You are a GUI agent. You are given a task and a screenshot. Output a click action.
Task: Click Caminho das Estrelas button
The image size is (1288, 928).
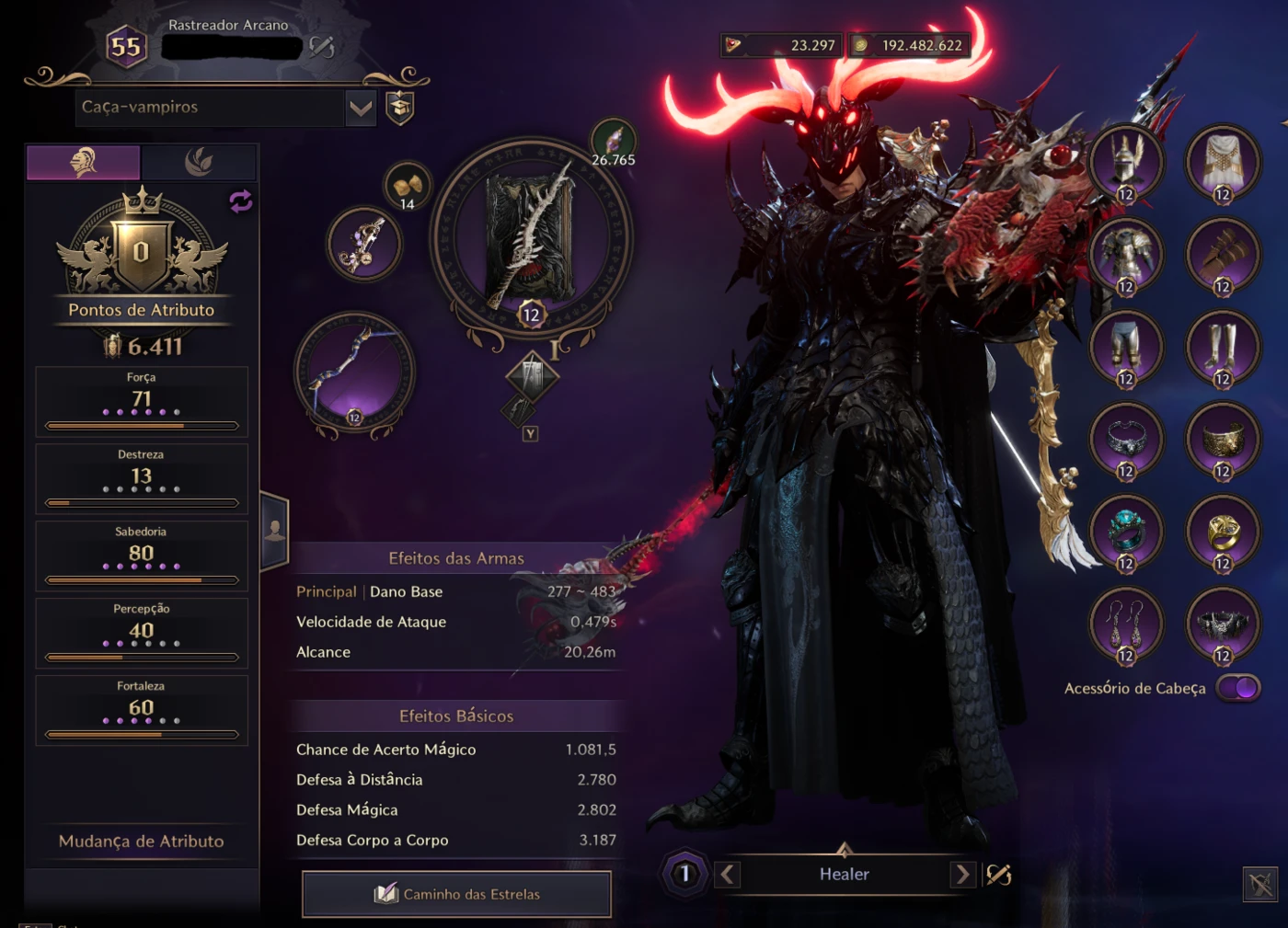(x=456, y=894)
